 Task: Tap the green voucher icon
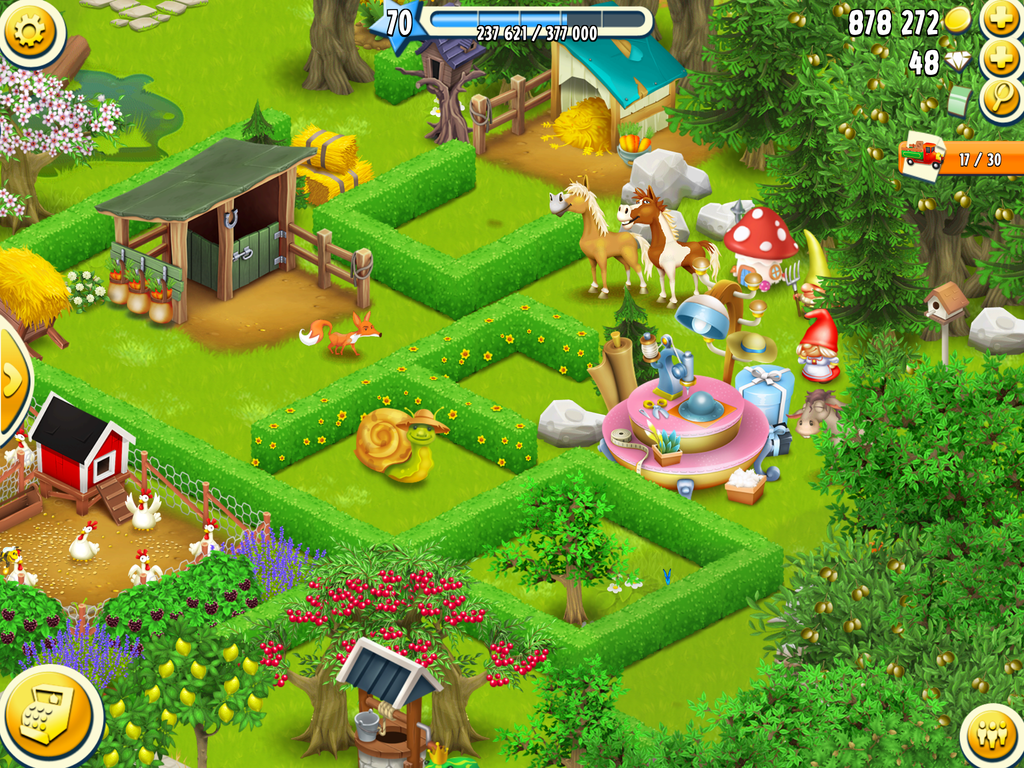(x=960, y=101)
